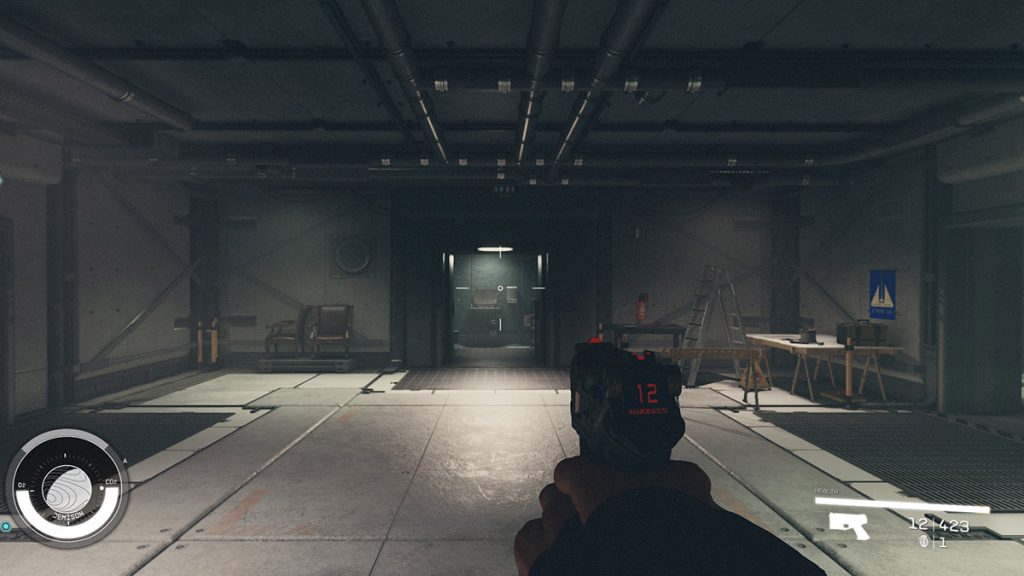The width and height of the screenshot is (1024, 576).
Task: Click the grenade count icon
Action: pyautogui.click(x=922, y=542)
